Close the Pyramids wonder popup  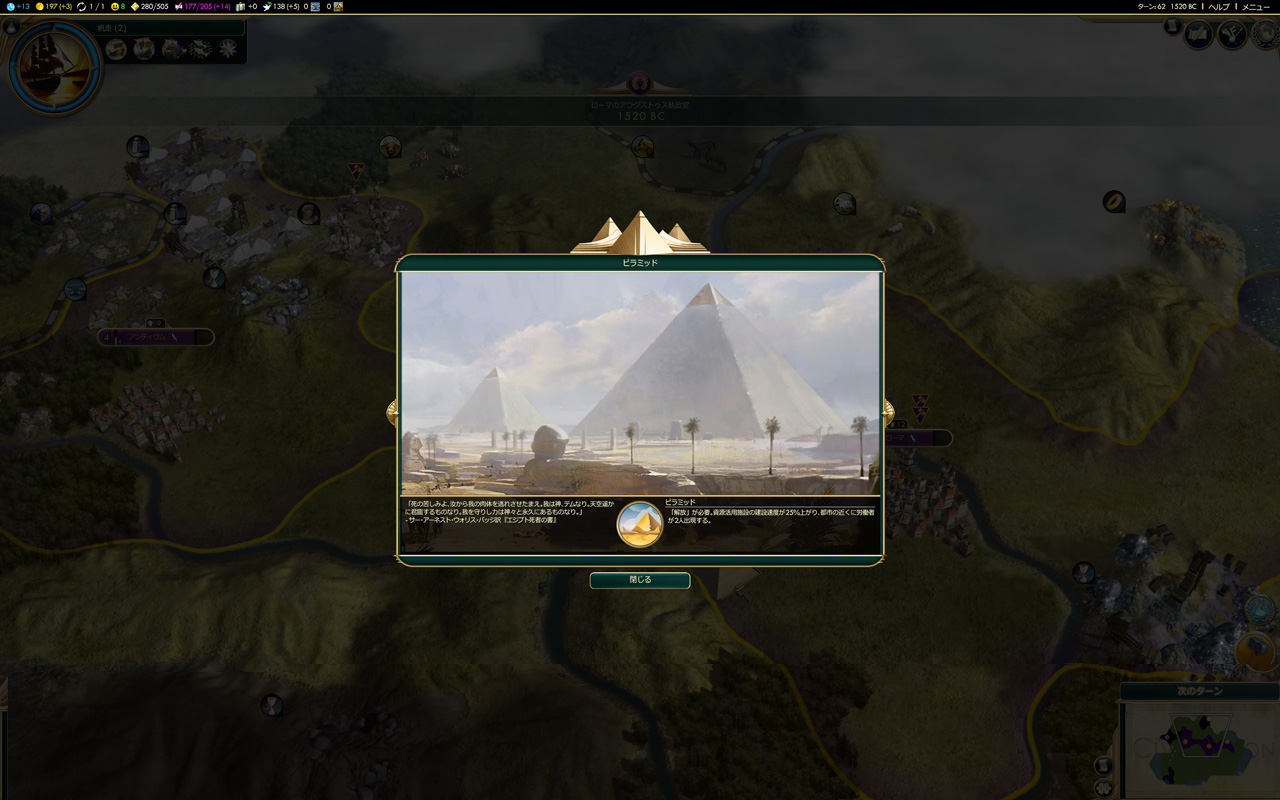coord(639,580)
